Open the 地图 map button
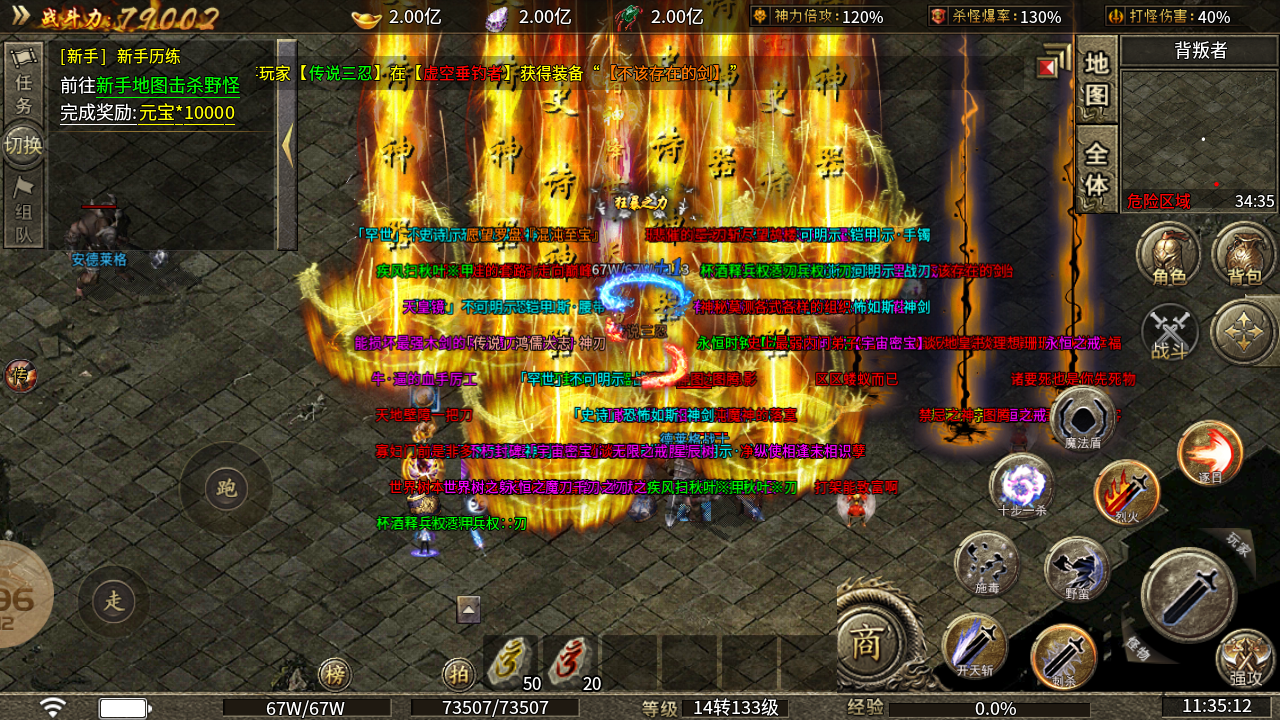The height and width of the screenshot is (720, 1280). pos(1097,79)
